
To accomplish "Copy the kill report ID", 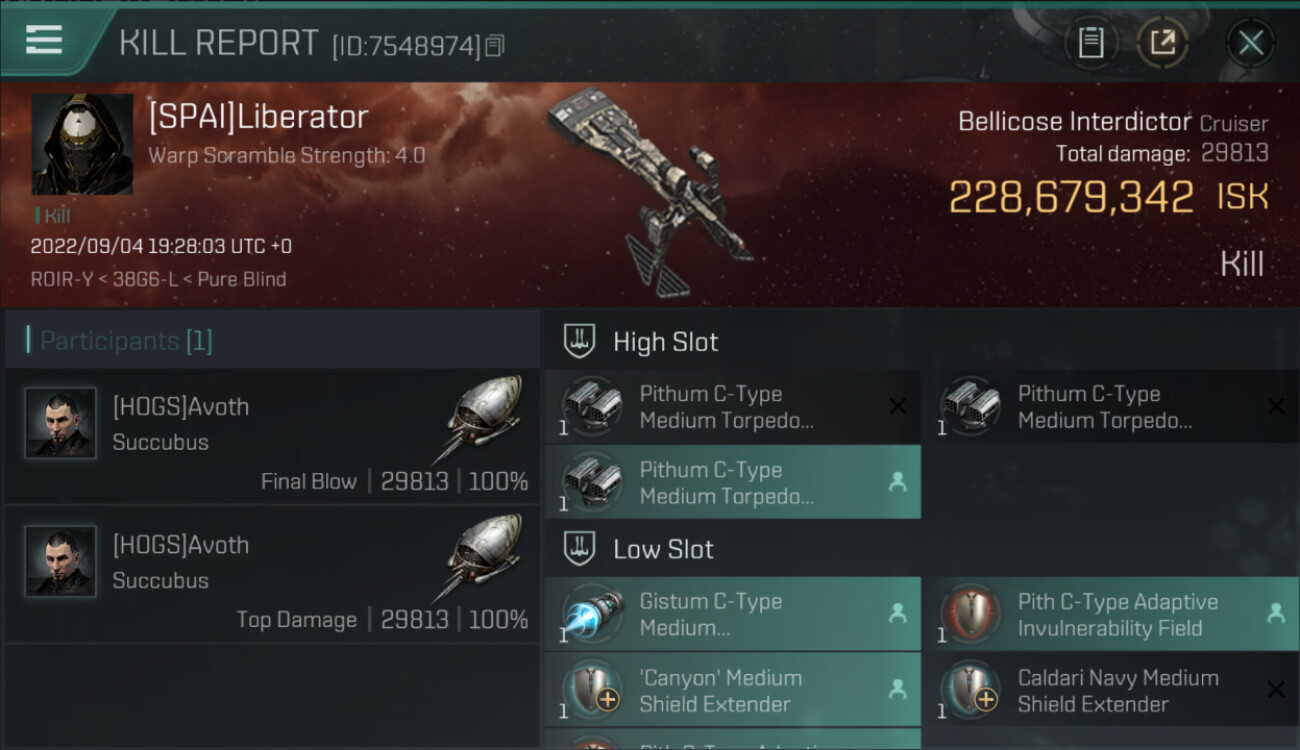I will tap(496, 45).
